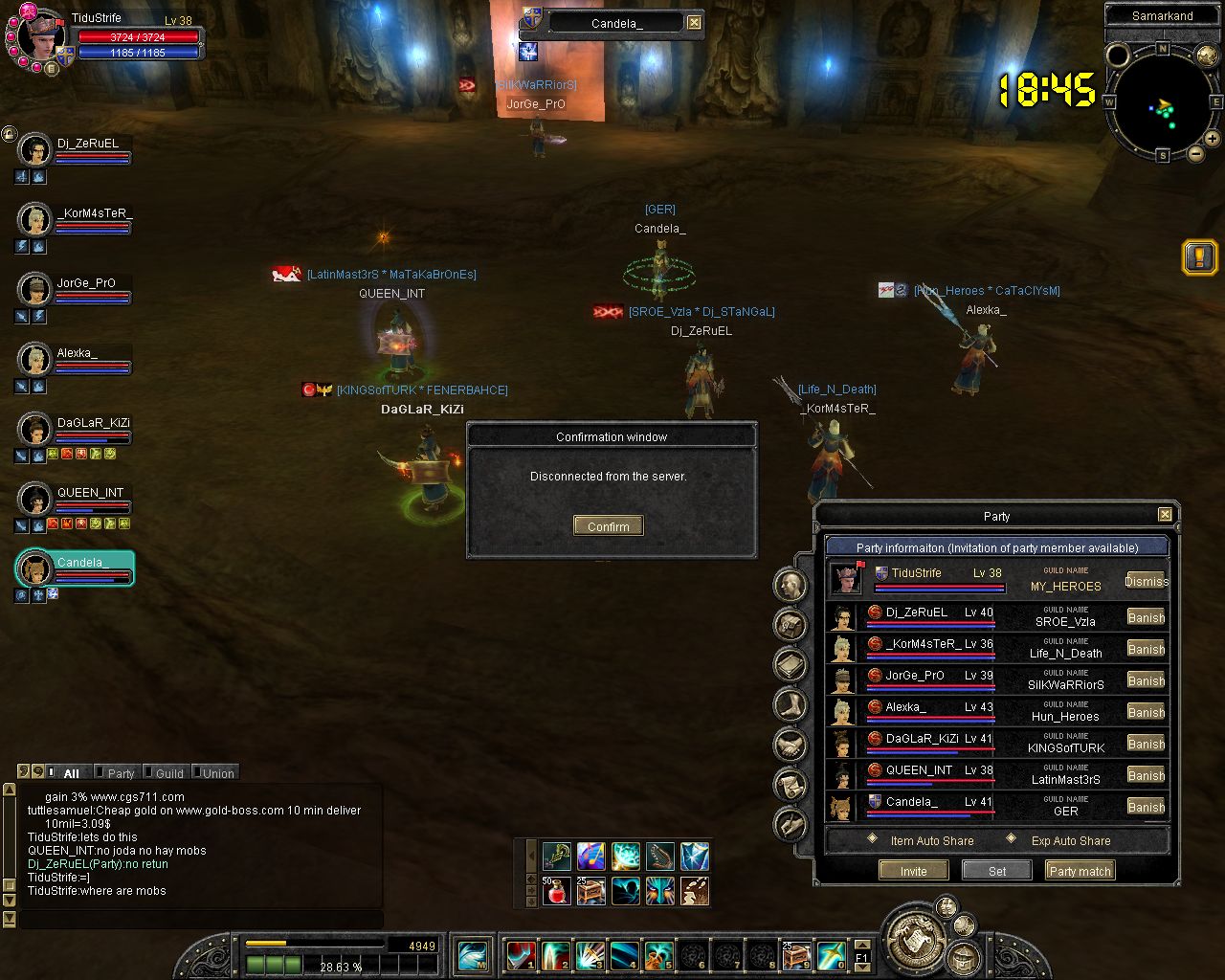
Task: Banish Candela_ from the party
Action: (1146, 807)
